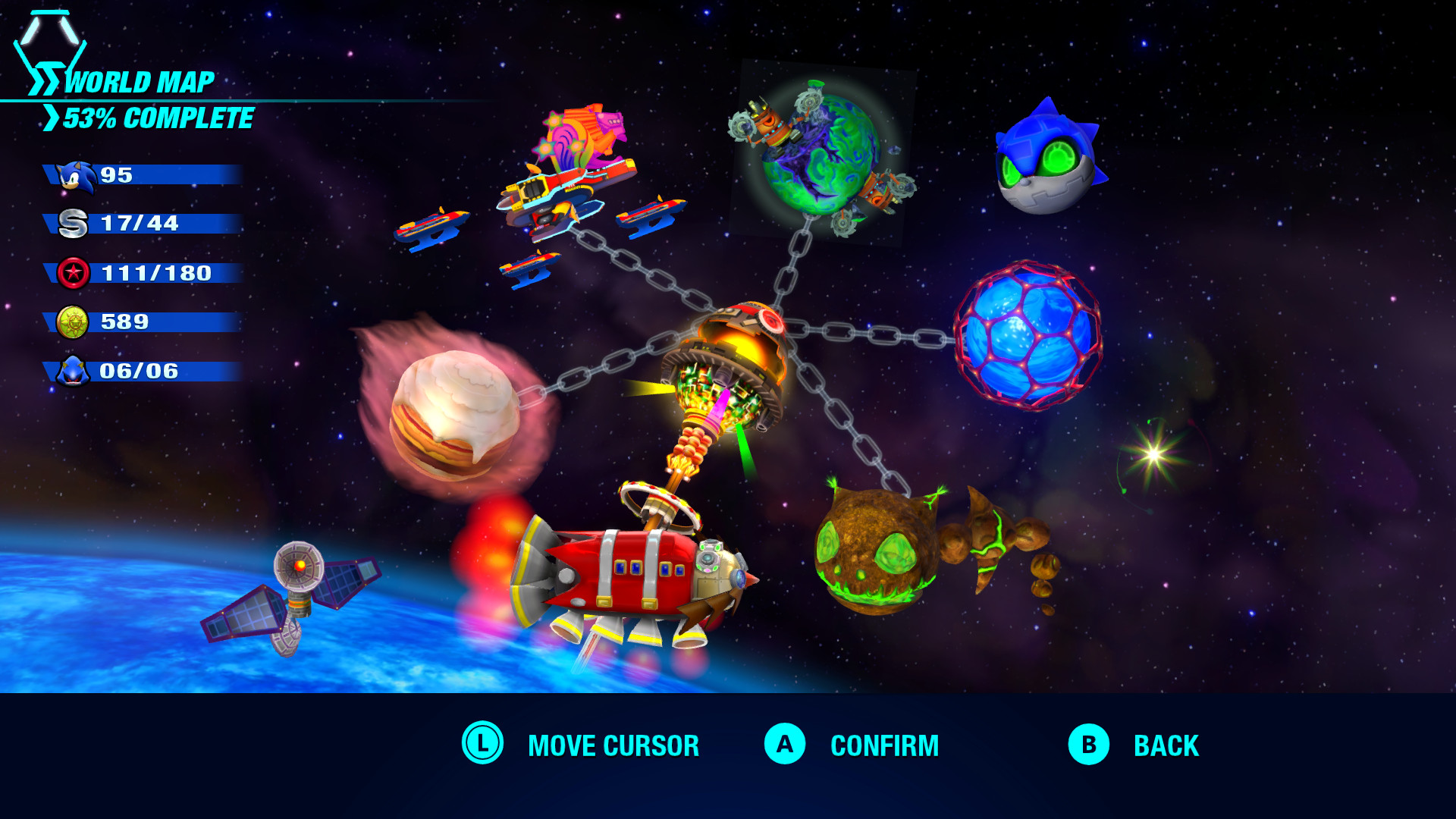Click the gold medallion counter icon

(73, 322)
